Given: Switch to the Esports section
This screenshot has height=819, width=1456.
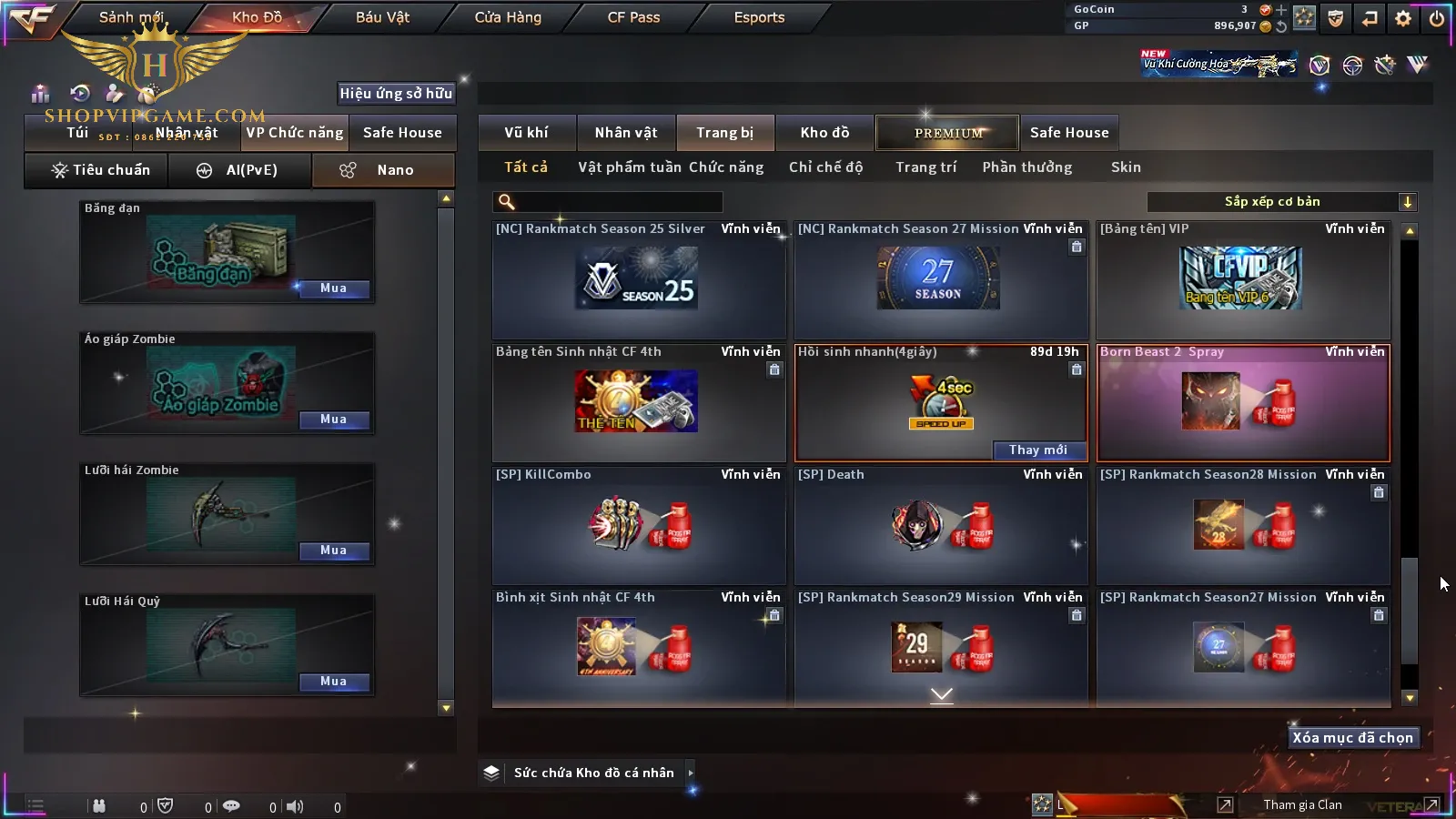Looking at the screenshot, I should 759,17.
